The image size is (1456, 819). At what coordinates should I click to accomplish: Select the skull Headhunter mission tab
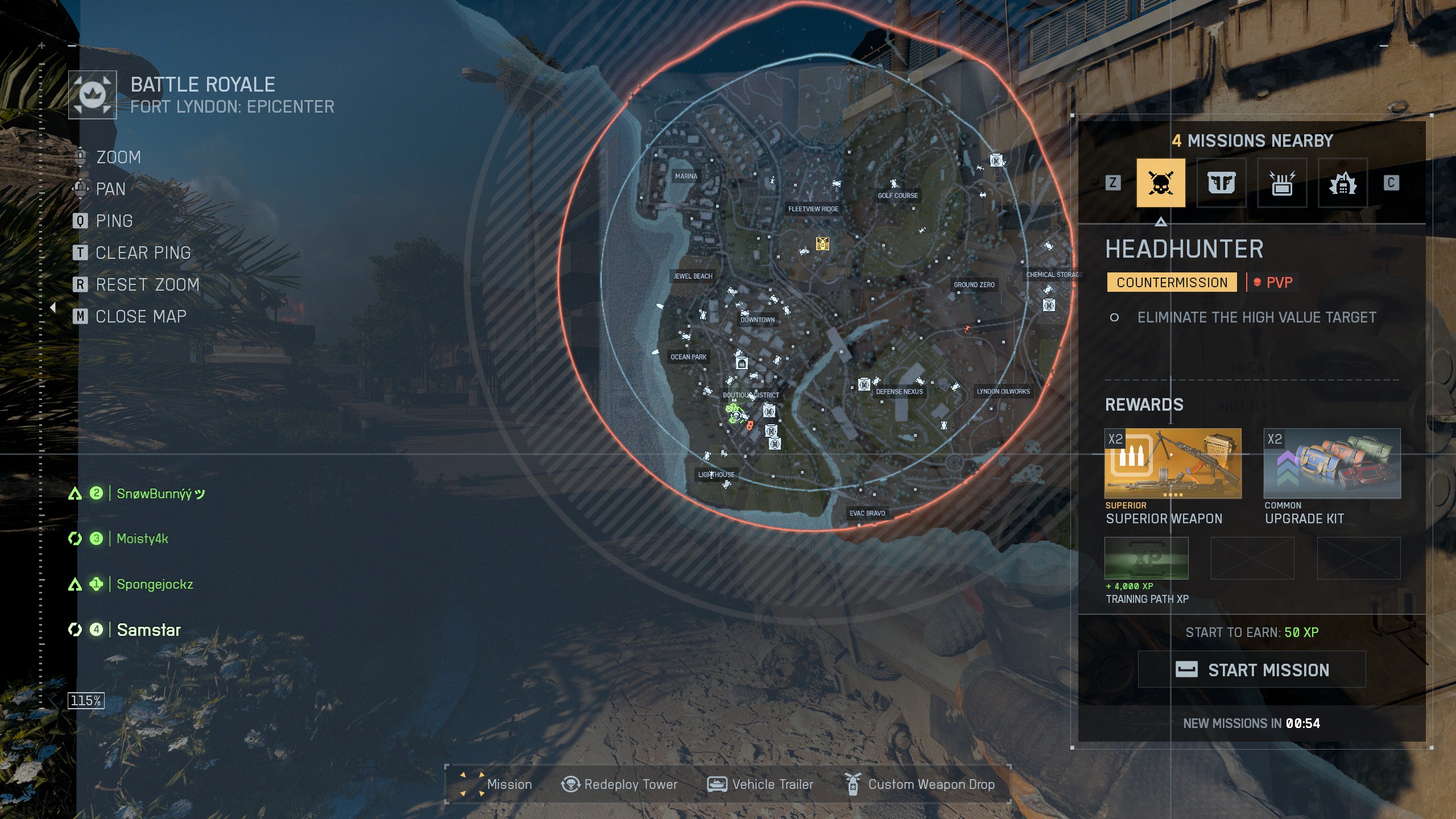pos(1160,183)
